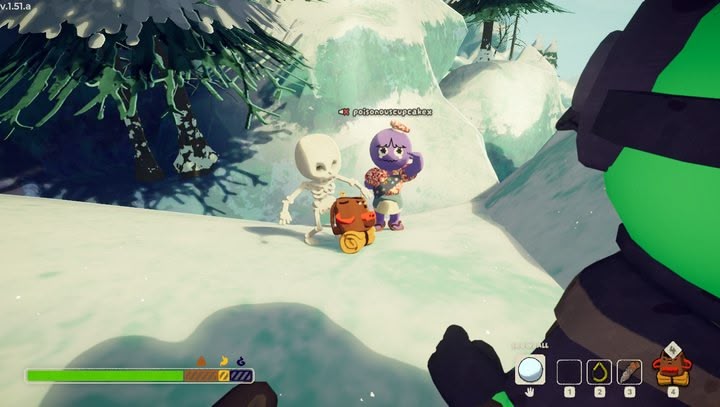Screen dimensions: 720x407
Task: Open the backpack in slot 4
Action: (671, 369)
